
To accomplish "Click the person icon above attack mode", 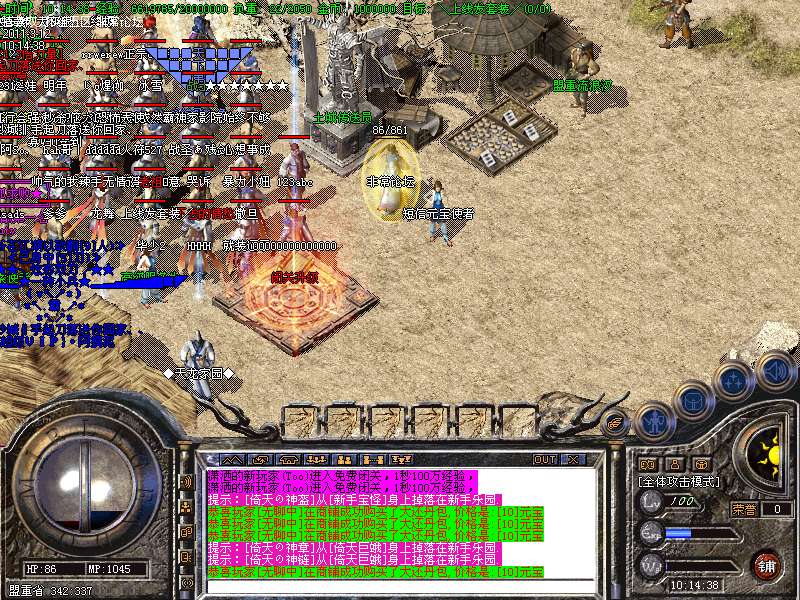I will [x=675, y=464].
